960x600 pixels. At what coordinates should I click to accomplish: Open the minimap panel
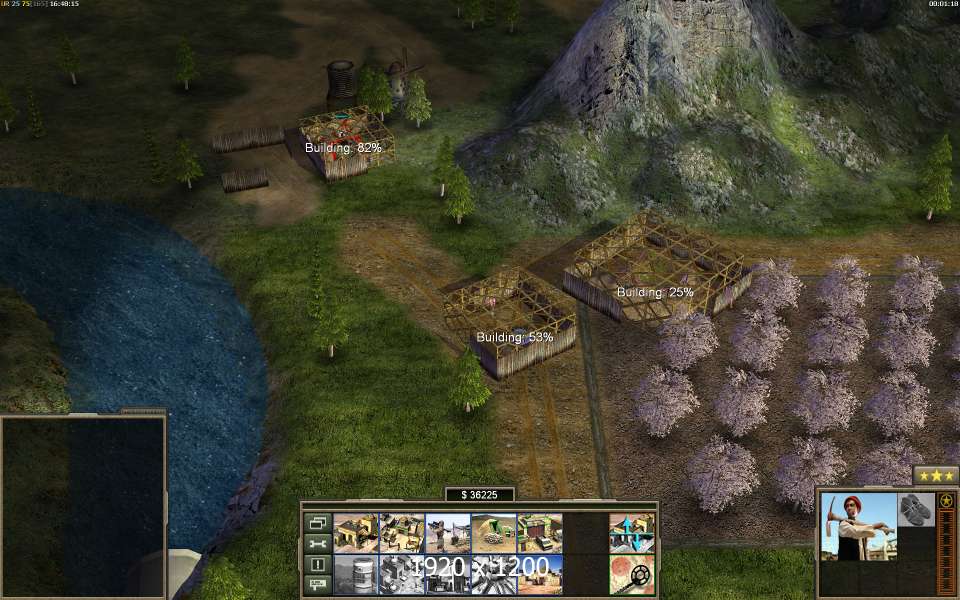point(83,505)
